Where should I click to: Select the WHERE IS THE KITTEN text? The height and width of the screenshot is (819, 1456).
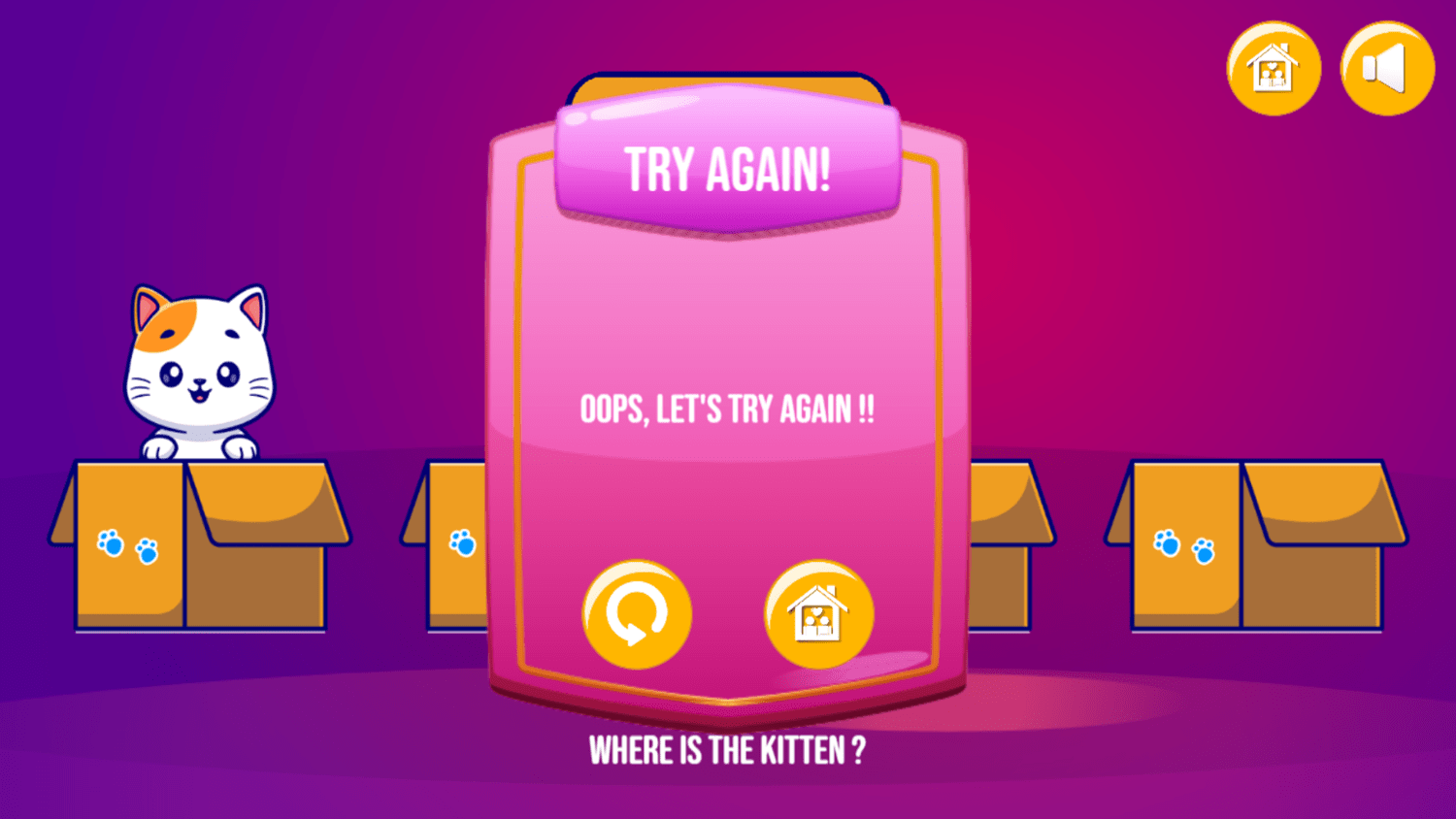pos(728,748)
